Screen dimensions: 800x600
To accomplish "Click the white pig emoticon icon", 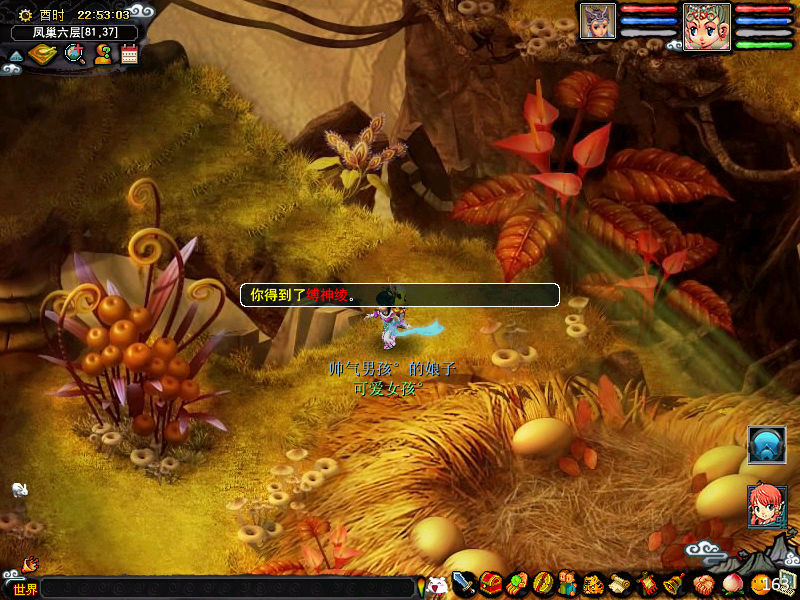I will coord(436,586).
